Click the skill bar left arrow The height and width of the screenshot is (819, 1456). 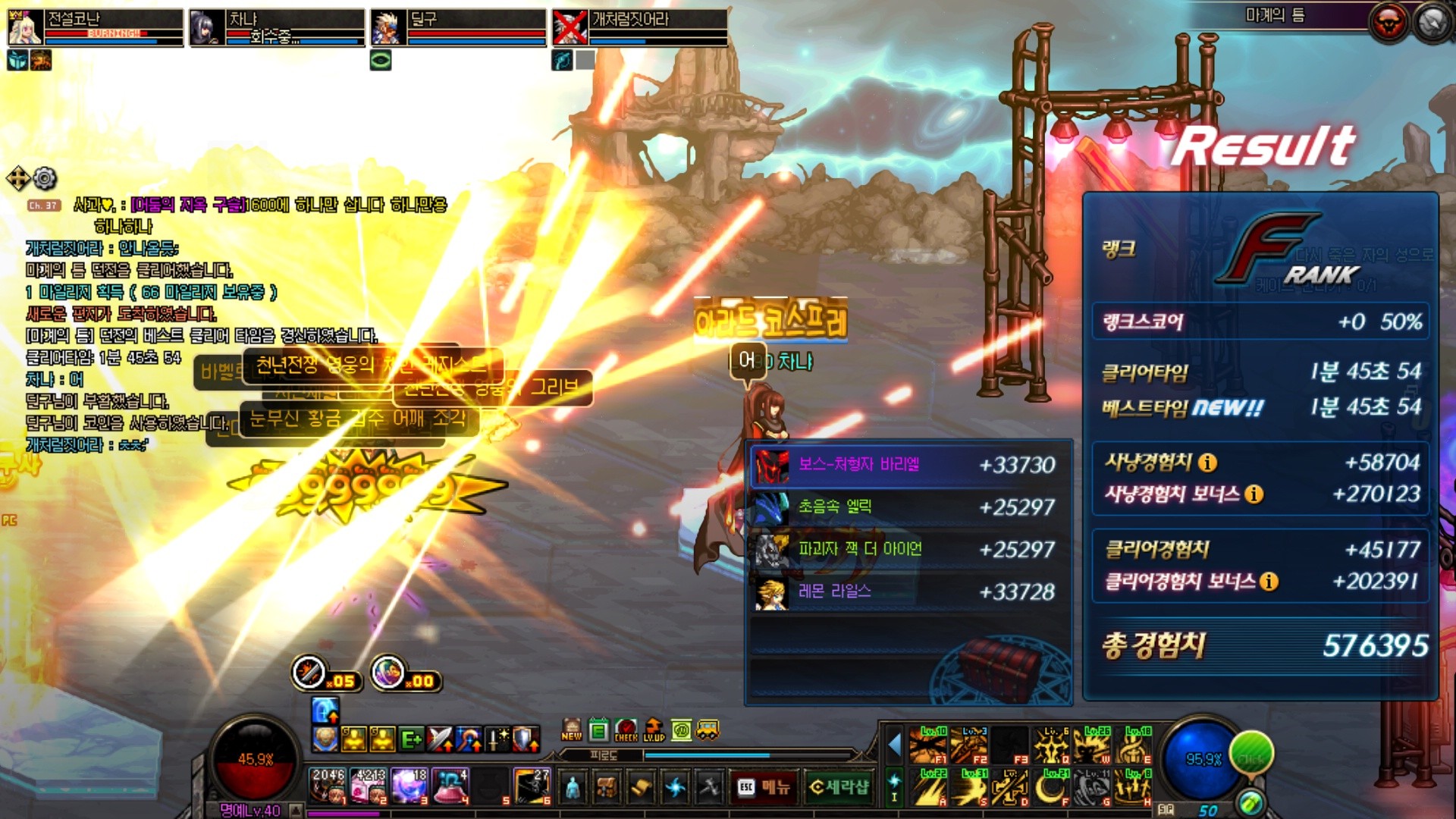tap(895, 745)
